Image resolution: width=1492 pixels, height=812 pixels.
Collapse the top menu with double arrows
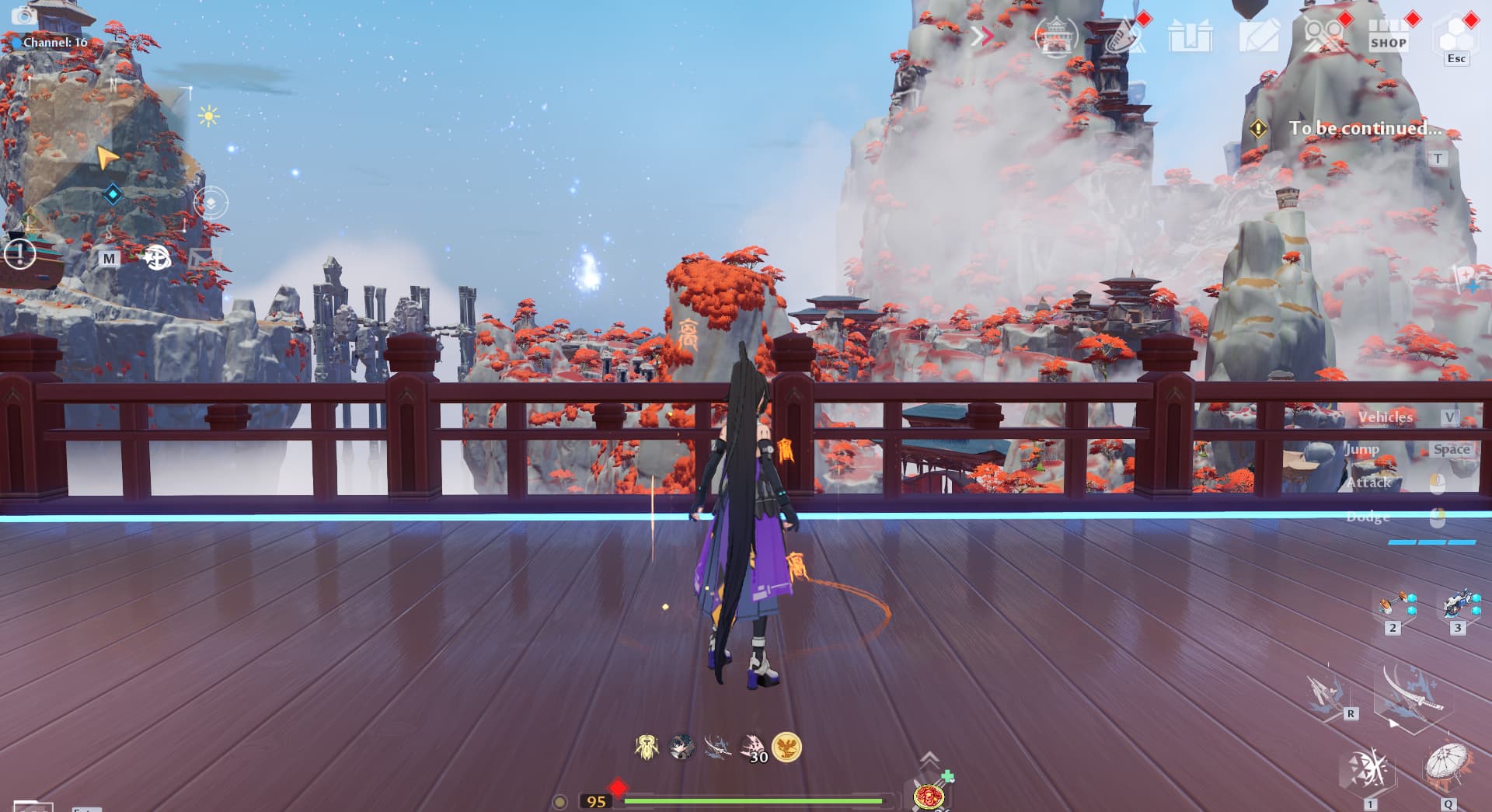click(x=982, y=36)
